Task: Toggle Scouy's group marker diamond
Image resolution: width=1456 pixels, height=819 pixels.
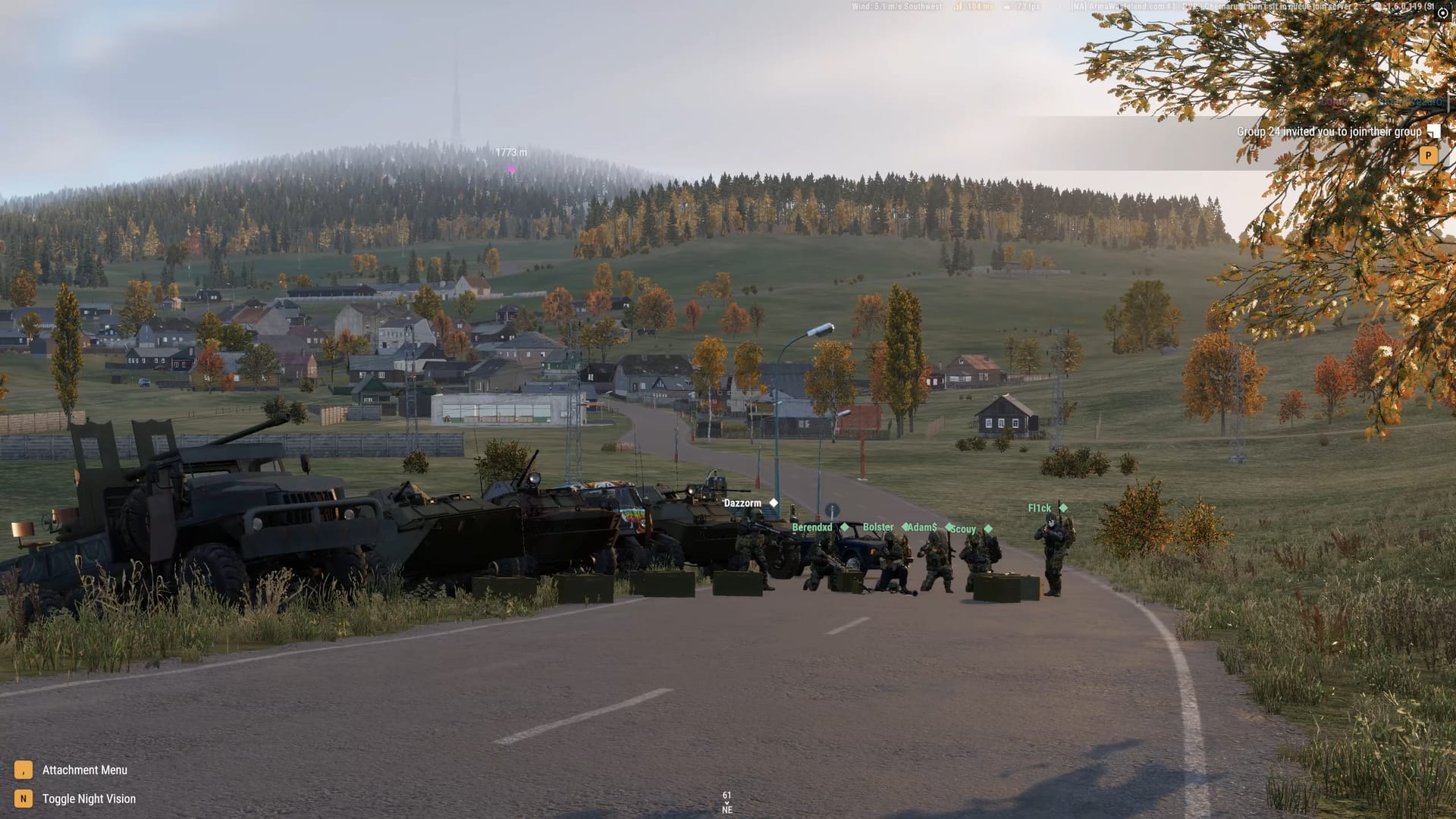Action: click(x=987, y=528)
